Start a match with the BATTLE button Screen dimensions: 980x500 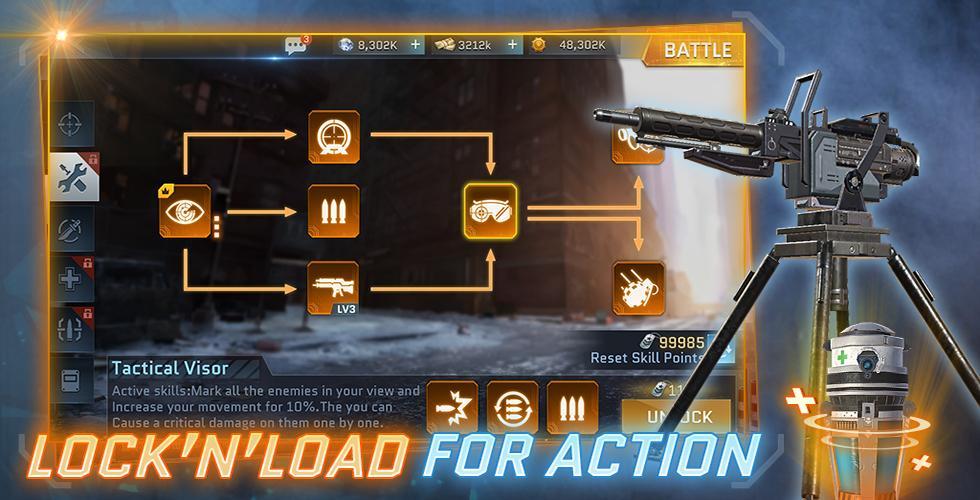point(698,49)
